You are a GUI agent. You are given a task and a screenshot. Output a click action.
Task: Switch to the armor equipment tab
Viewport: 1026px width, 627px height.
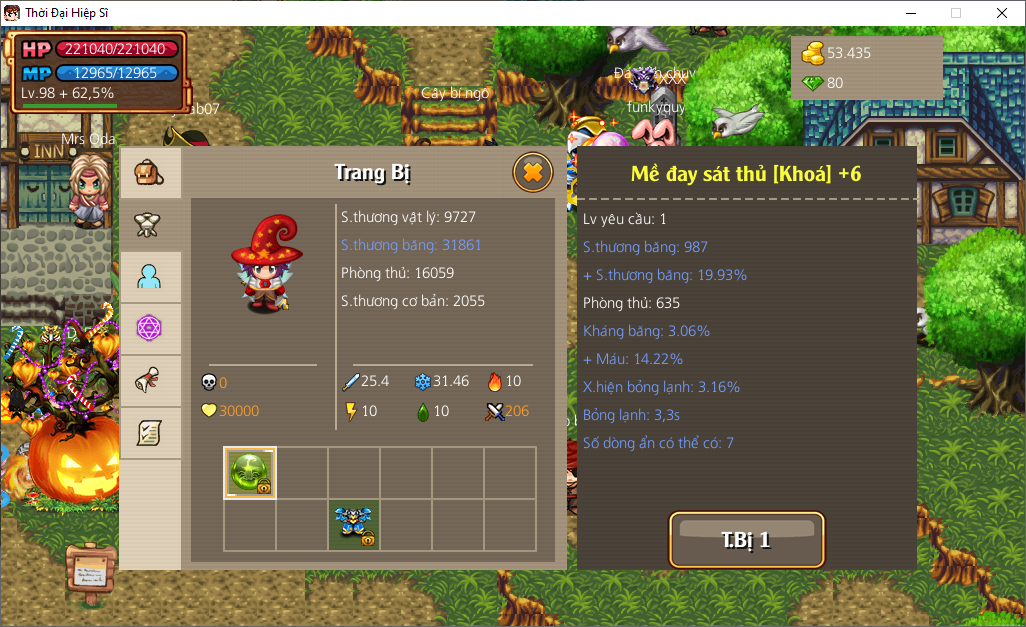tap(150, 225)
